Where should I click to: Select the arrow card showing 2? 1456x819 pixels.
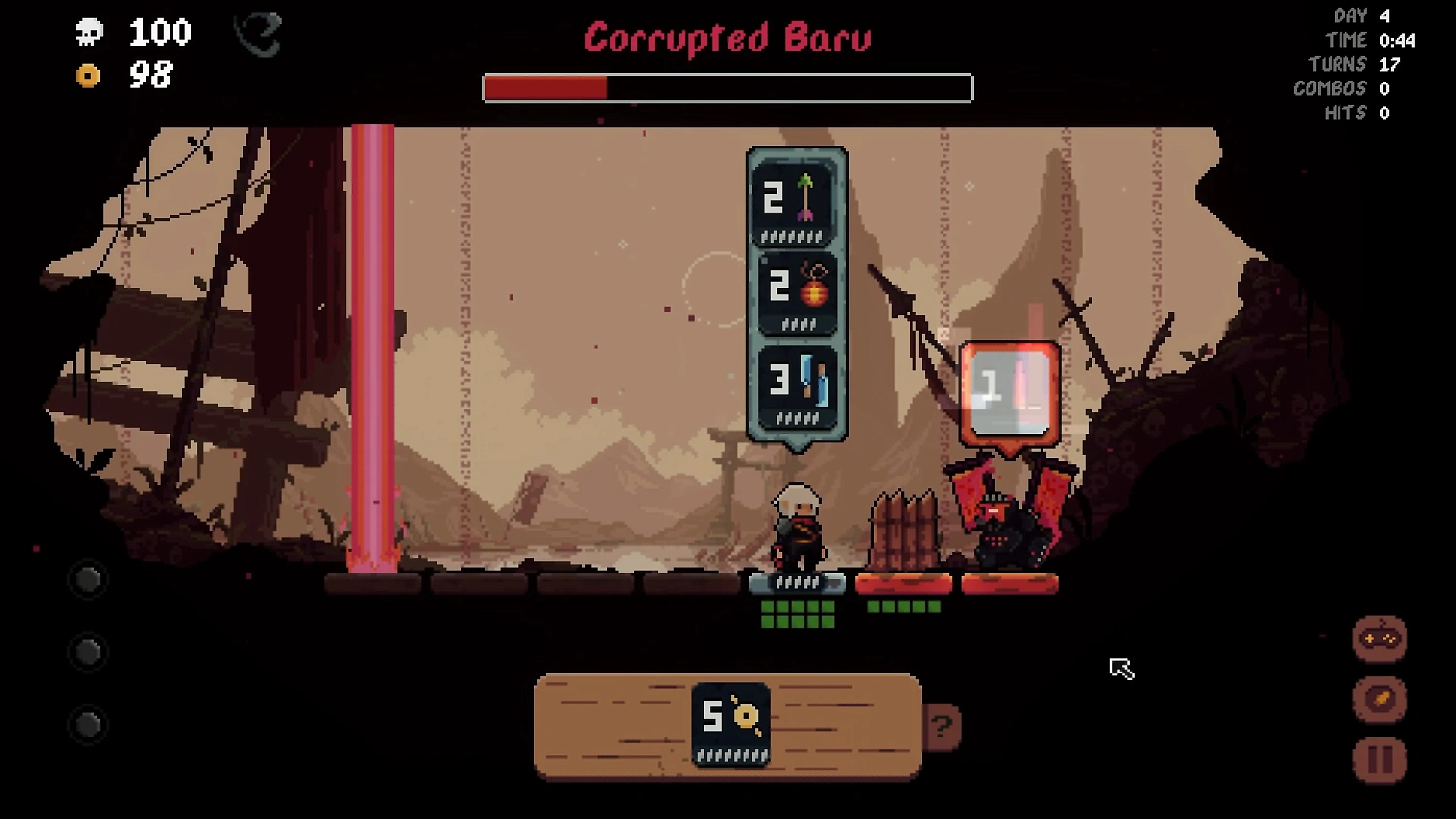pyautogui.click(x=796, y=201)
